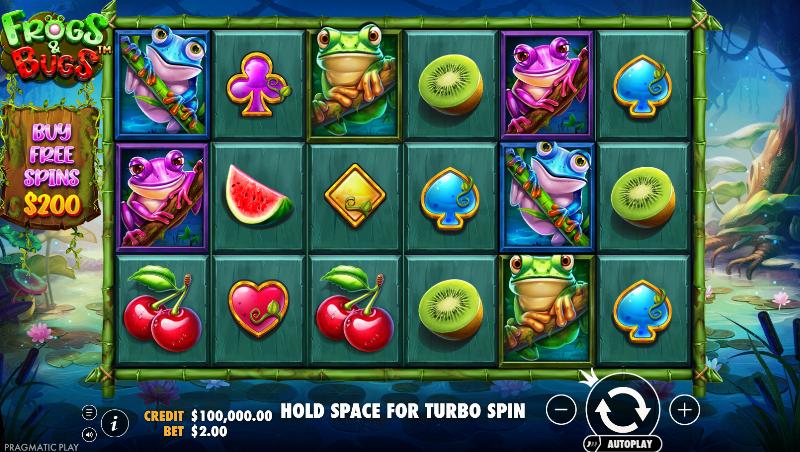The image size is (800, 452).
Task: Toggle the sound speaker icon
Action: tap(89, 434)
